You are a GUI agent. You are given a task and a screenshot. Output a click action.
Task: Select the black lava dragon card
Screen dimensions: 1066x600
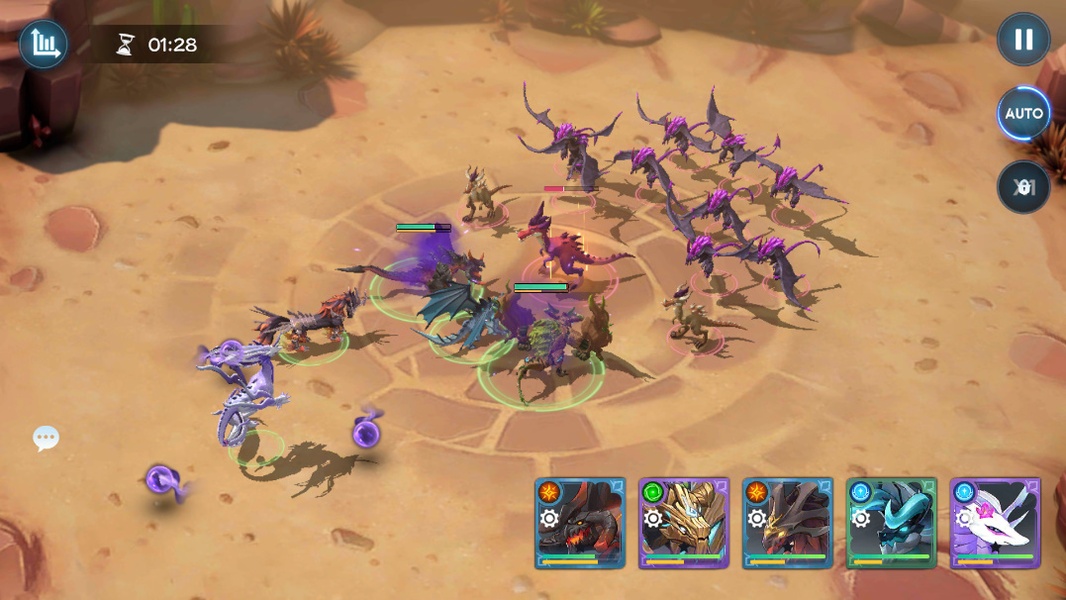click(x=580, y=523)
